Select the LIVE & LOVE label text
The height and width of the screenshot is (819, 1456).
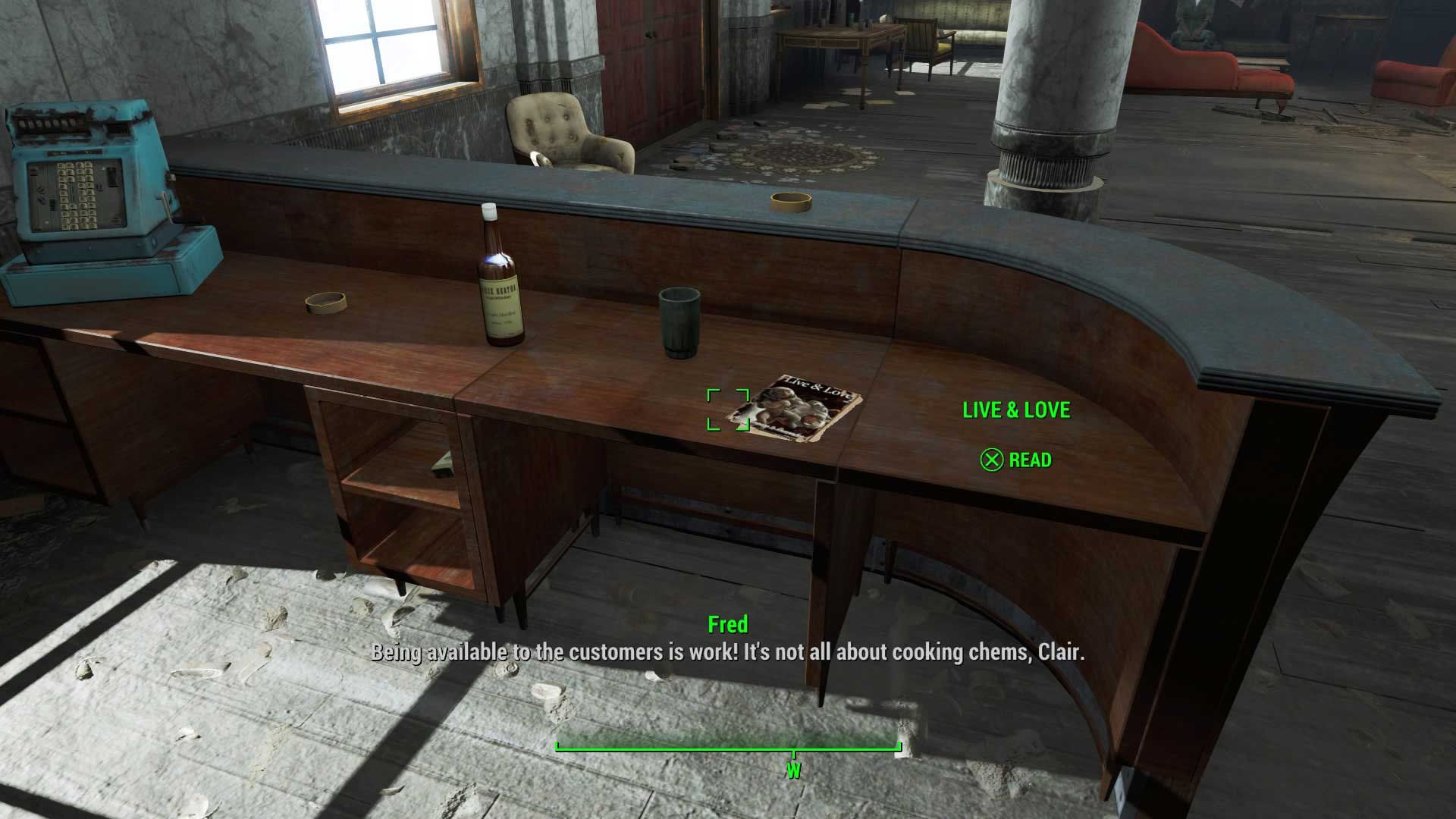(x=1016, y=410)
